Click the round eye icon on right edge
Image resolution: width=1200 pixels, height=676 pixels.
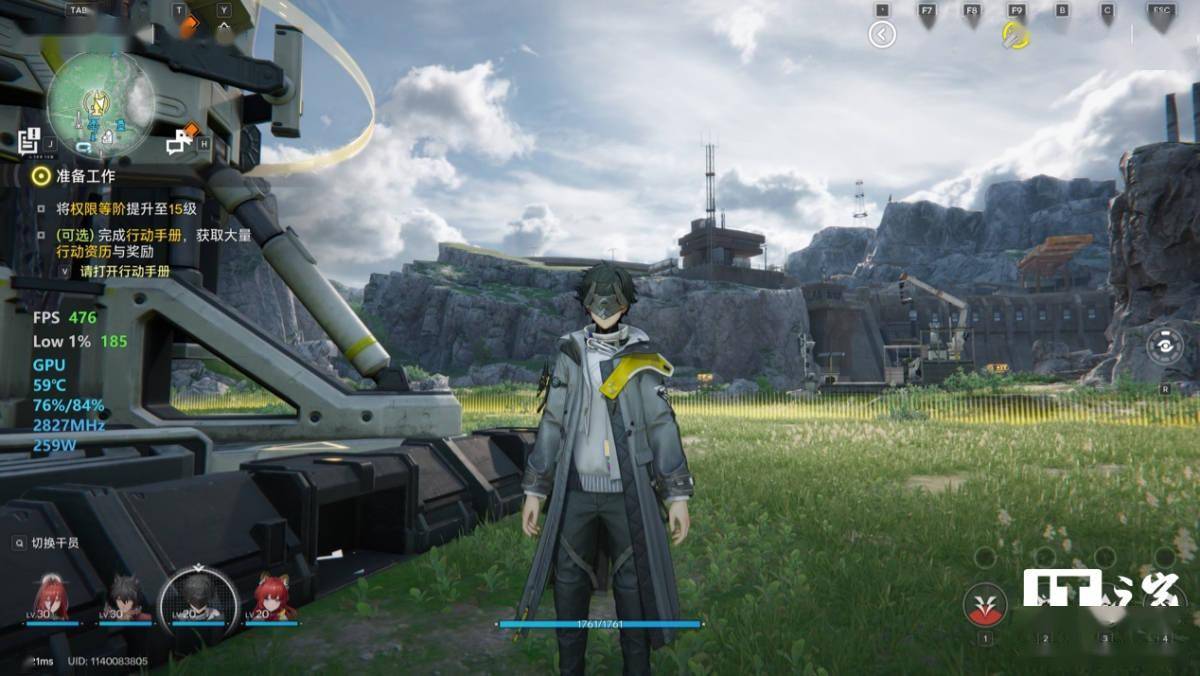[1166, 346]
